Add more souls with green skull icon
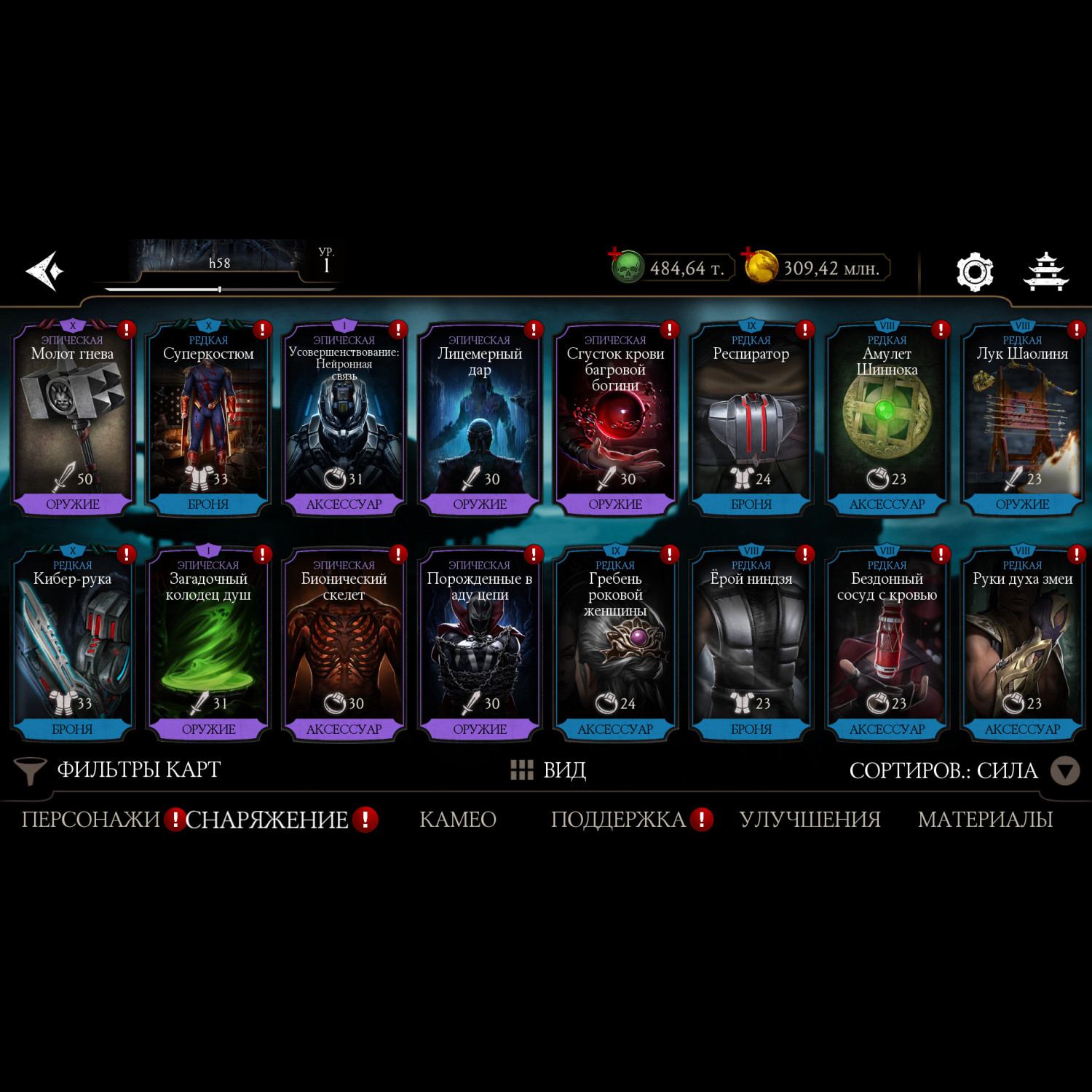Image resolution: width=1092 pixels, height=1092 pixels. pos(626,267)
